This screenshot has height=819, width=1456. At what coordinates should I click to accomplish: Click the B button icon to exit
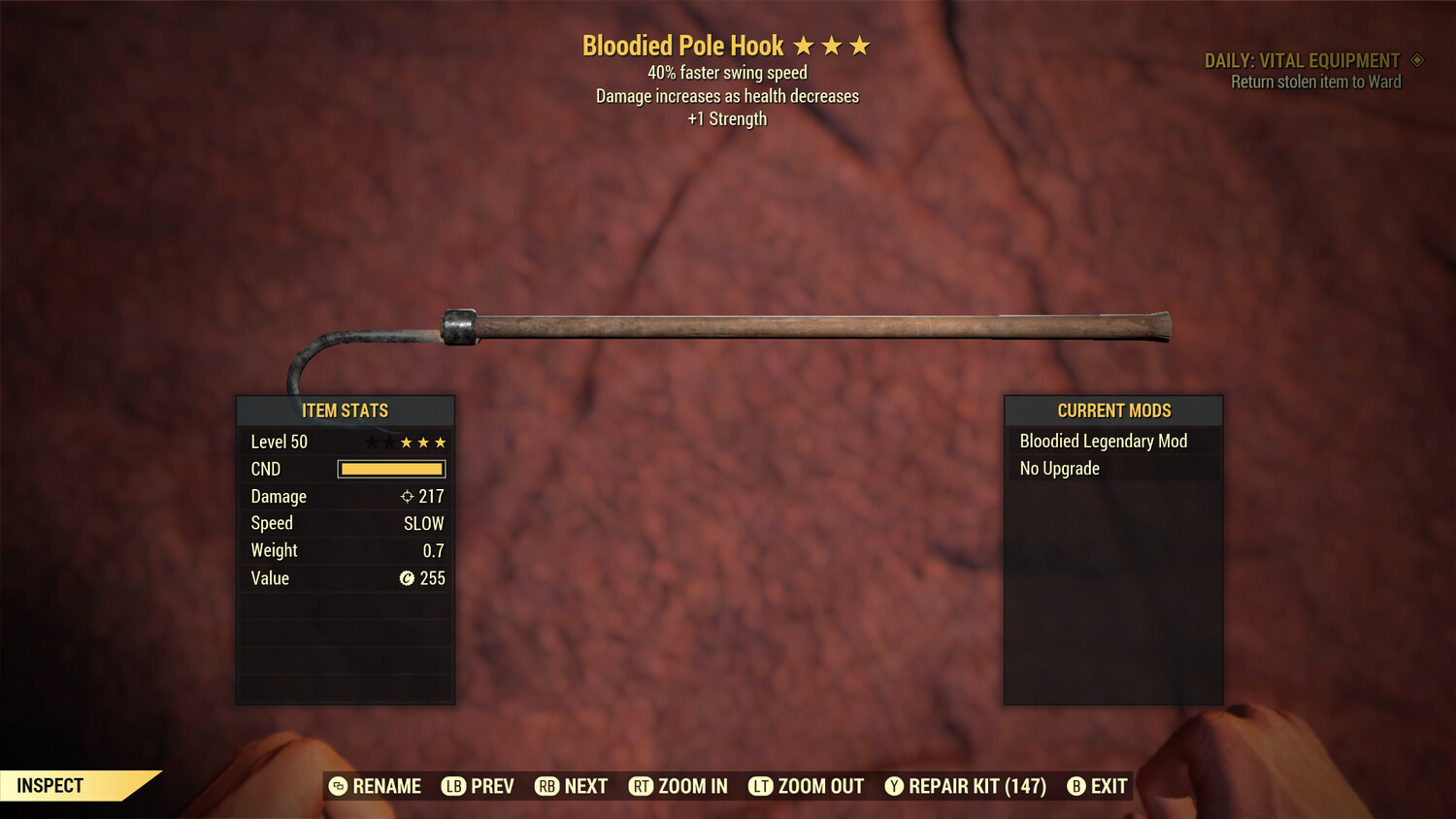[1075, 786]
